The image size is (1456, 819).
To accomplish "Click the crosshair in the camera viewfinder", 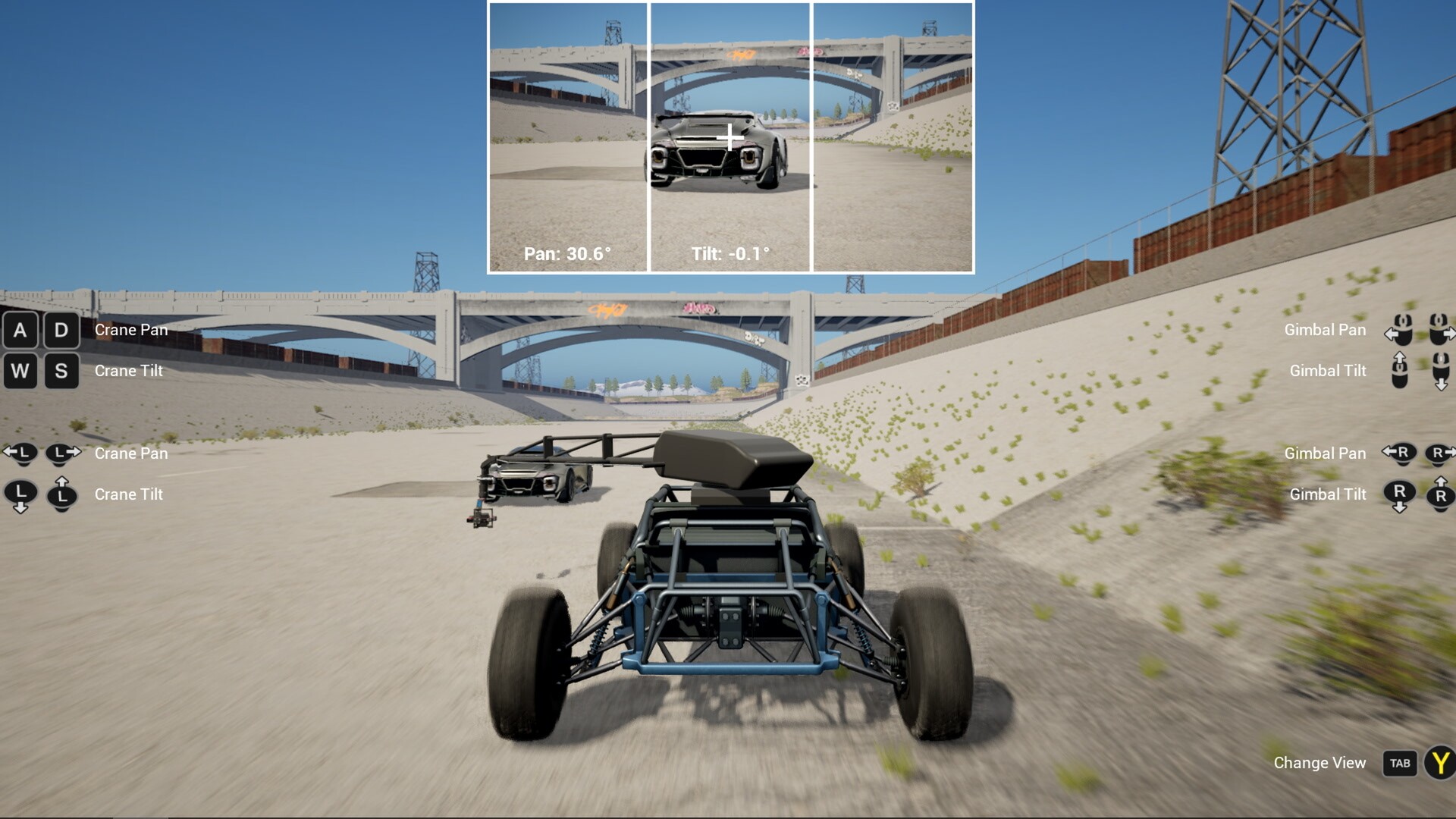I will (x=730, y=136).
